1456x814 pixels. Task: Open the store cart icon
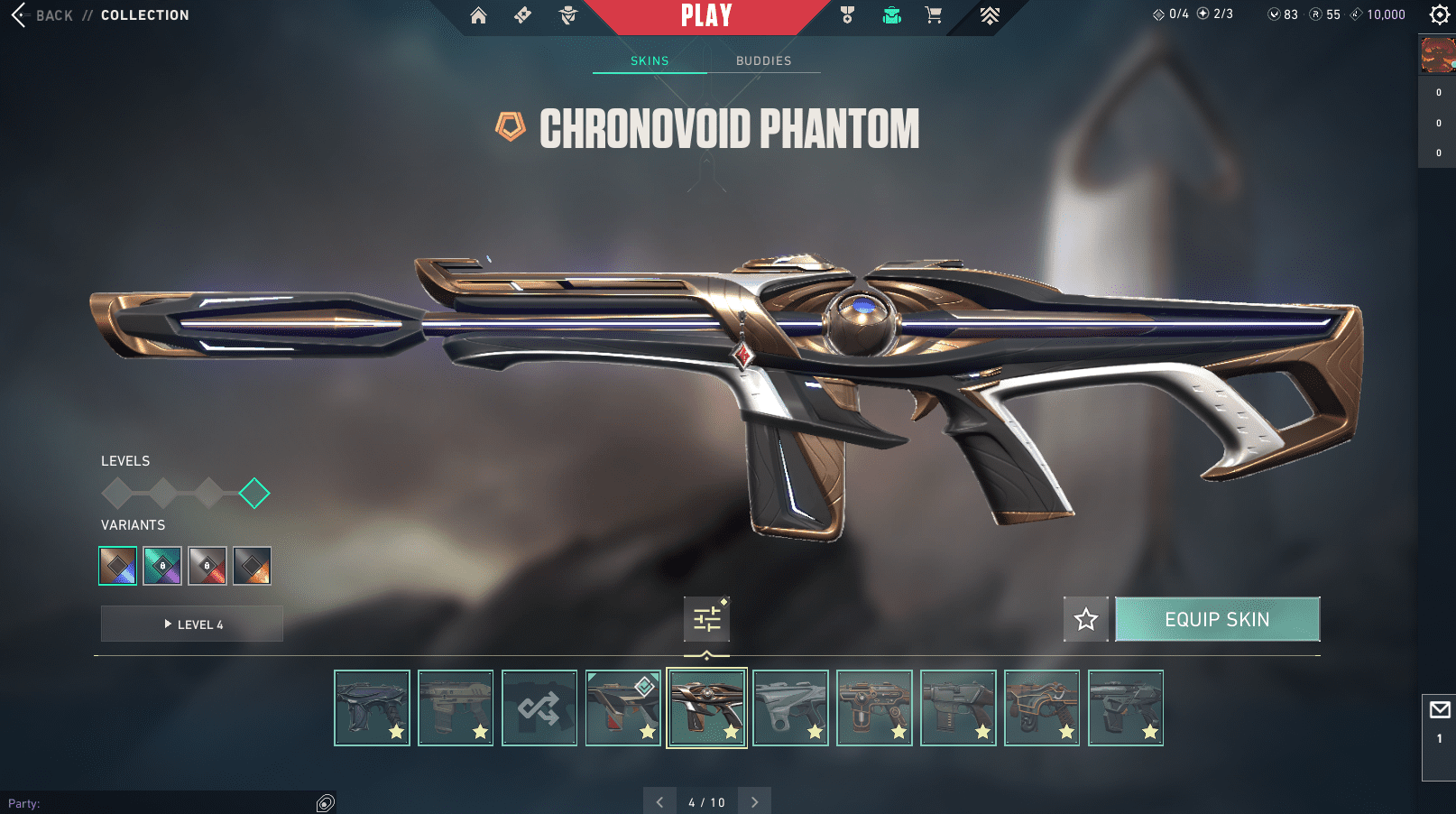pyautogui.click(x=934, y=15)
